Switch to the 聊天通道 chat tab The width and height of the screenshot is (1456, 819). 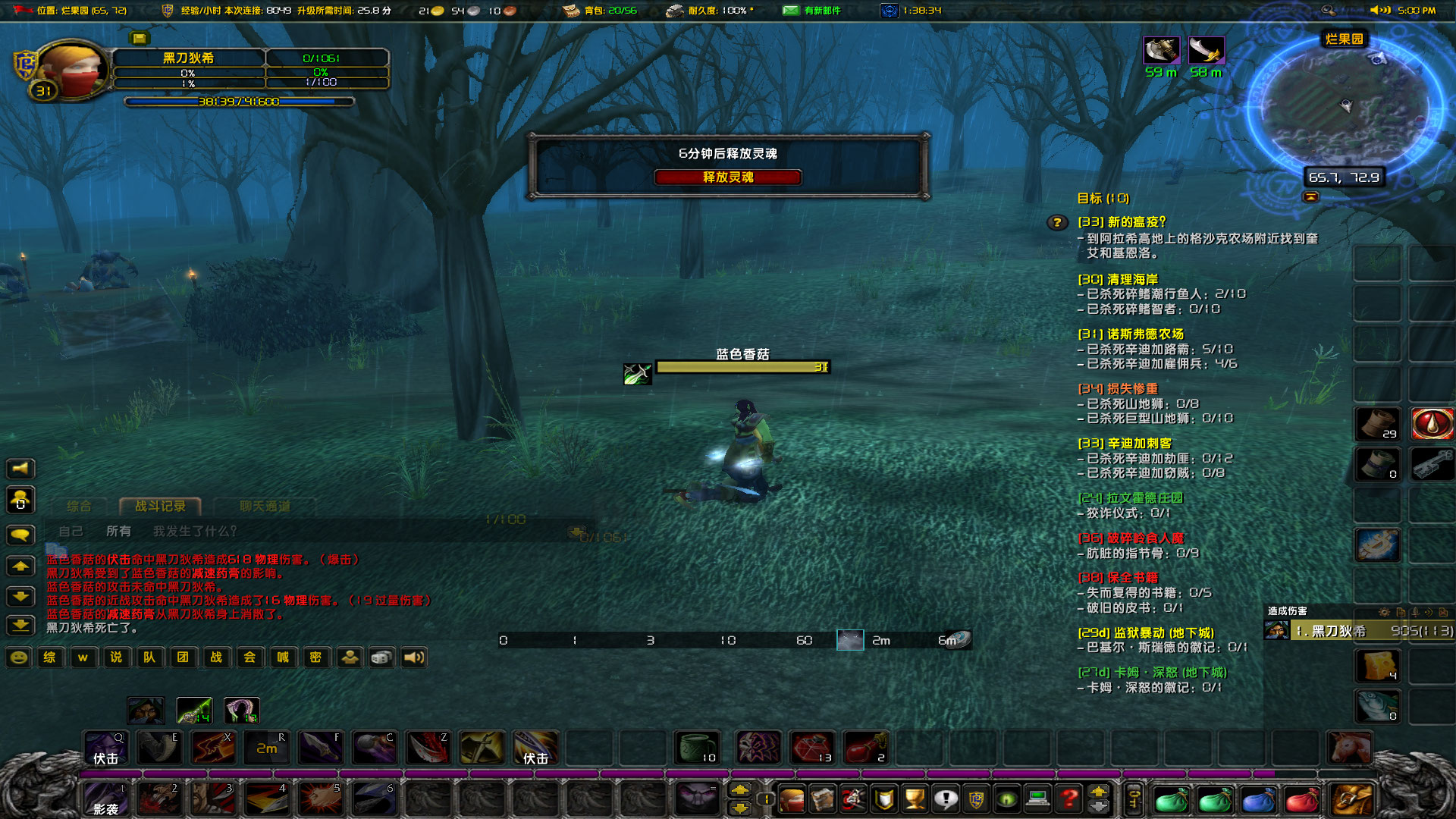coord(264,504)
